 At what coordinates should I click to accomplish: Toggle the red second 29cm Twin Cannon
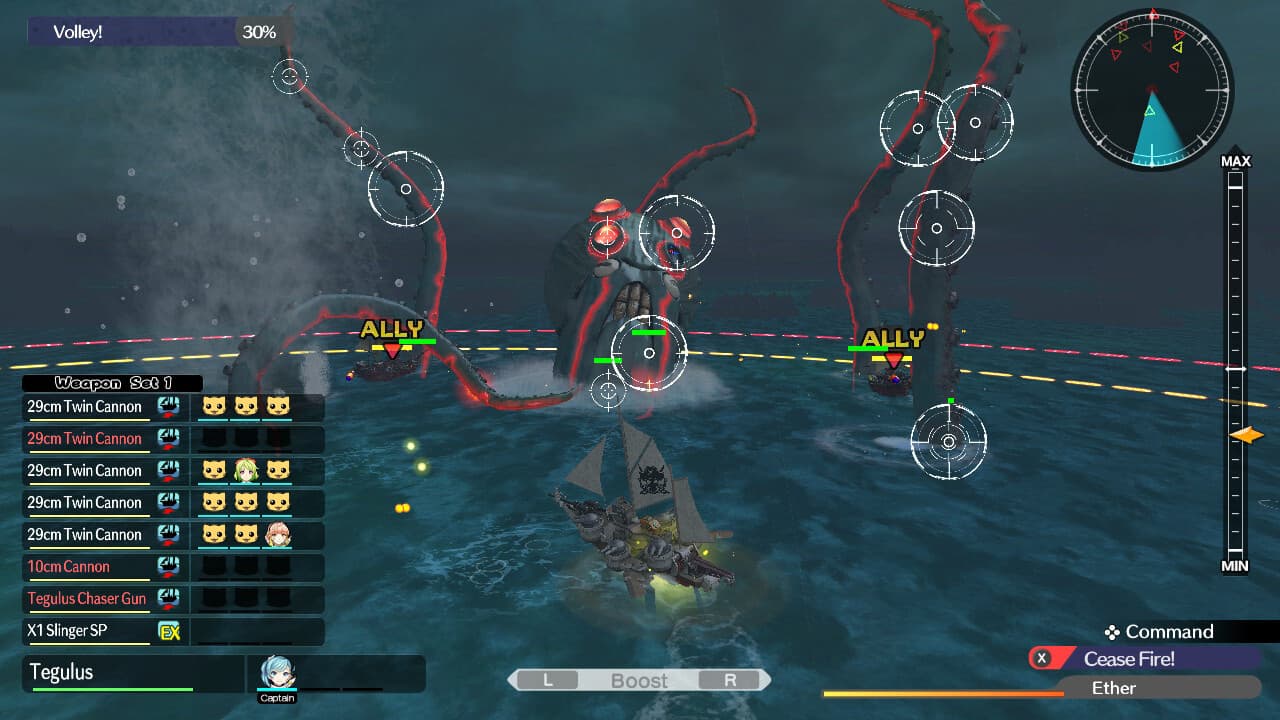(x=87, y=439)
